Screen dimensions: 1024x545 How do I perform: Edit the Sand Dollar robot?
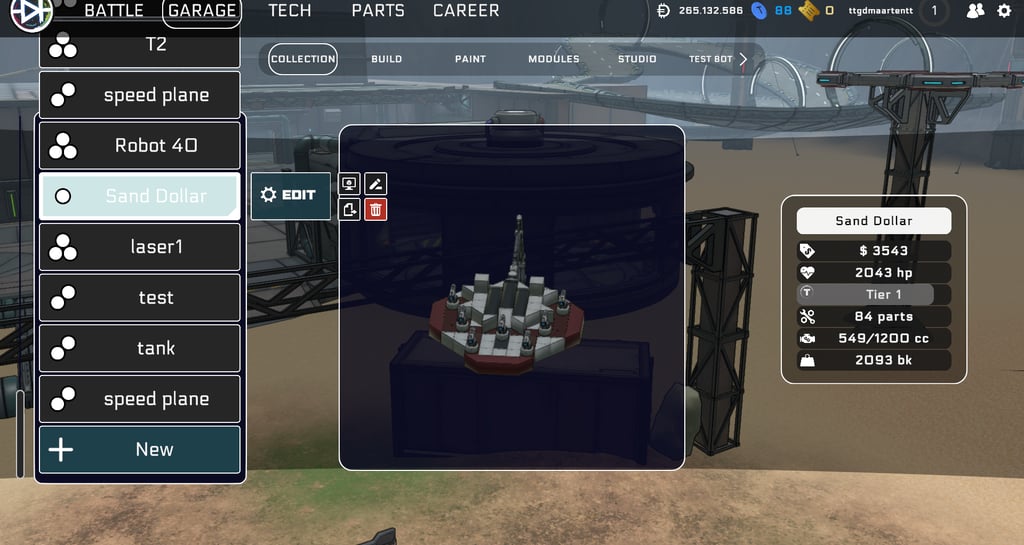[x=290, y=195]
